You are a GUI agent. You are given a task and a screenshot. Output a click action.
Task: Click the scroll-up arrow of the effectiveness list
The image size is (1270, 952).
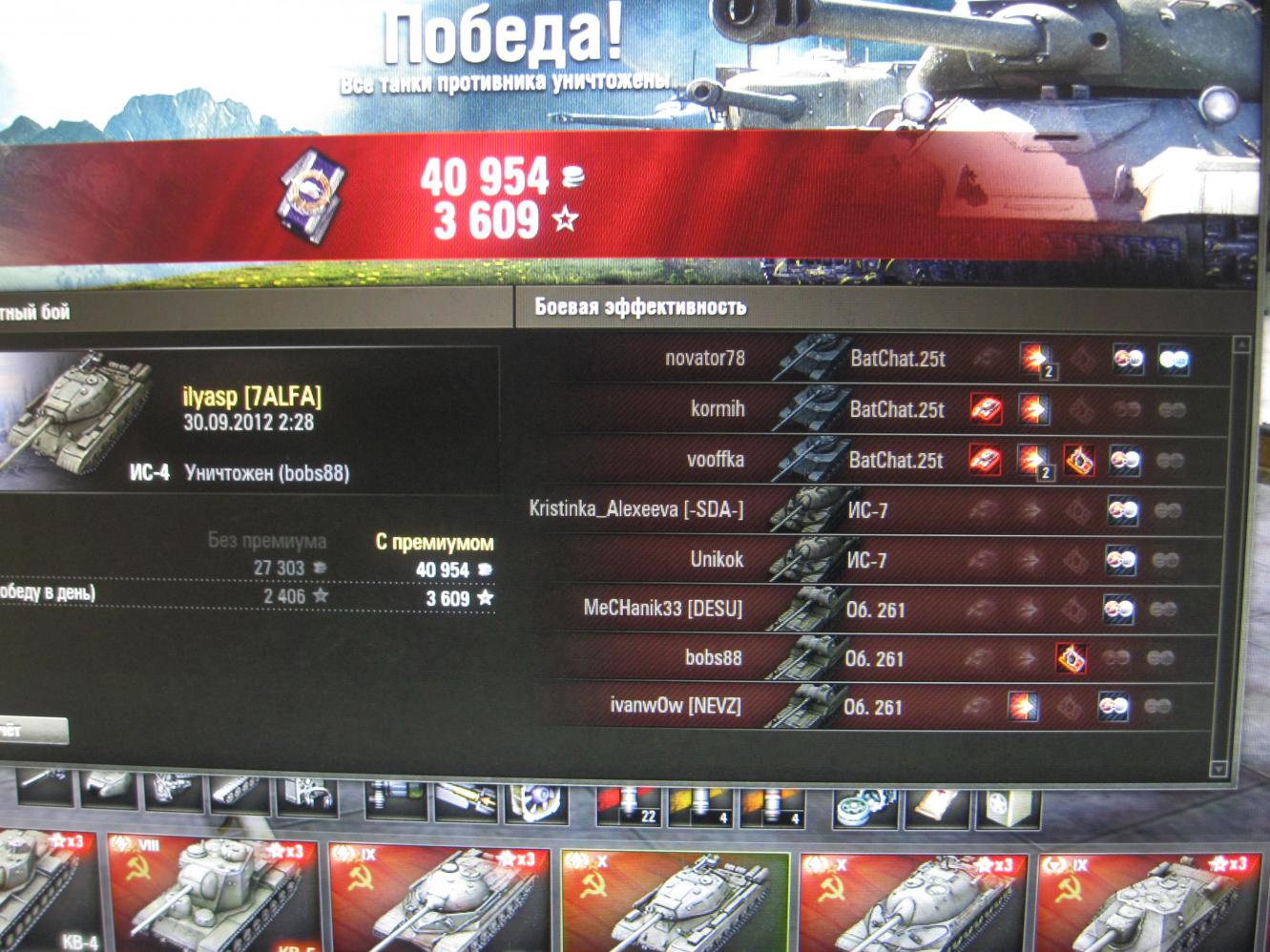[1240, 344]
